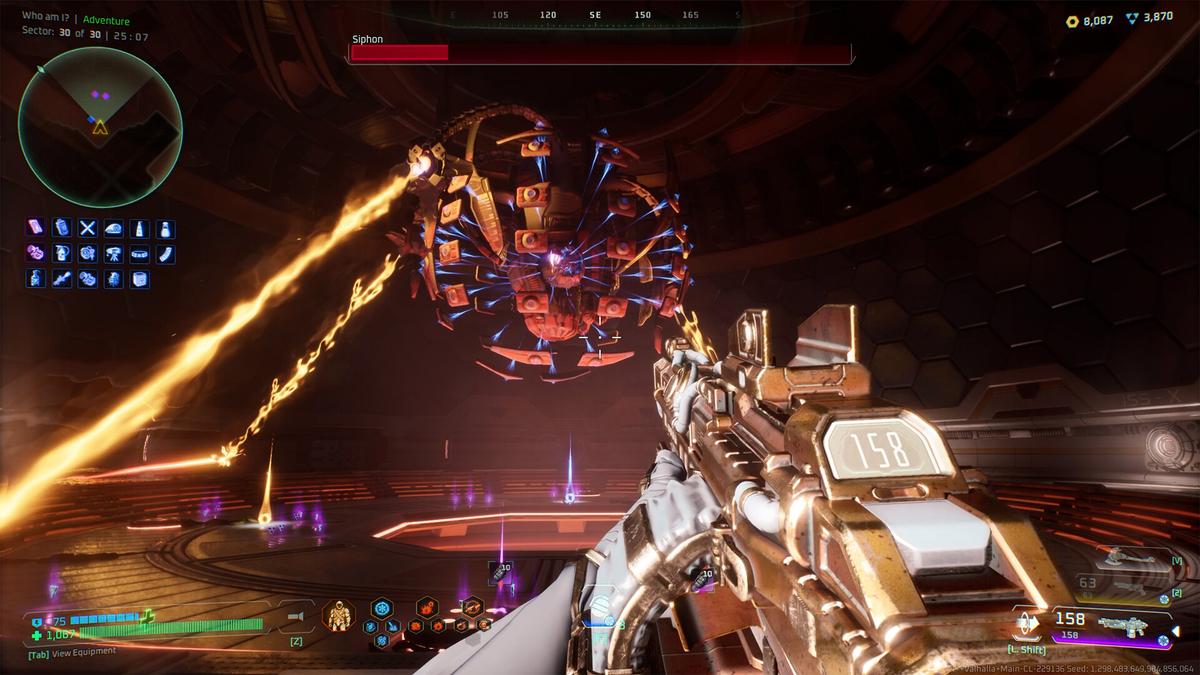Activate the large fire explosion ability hexagon

point(427,608)
